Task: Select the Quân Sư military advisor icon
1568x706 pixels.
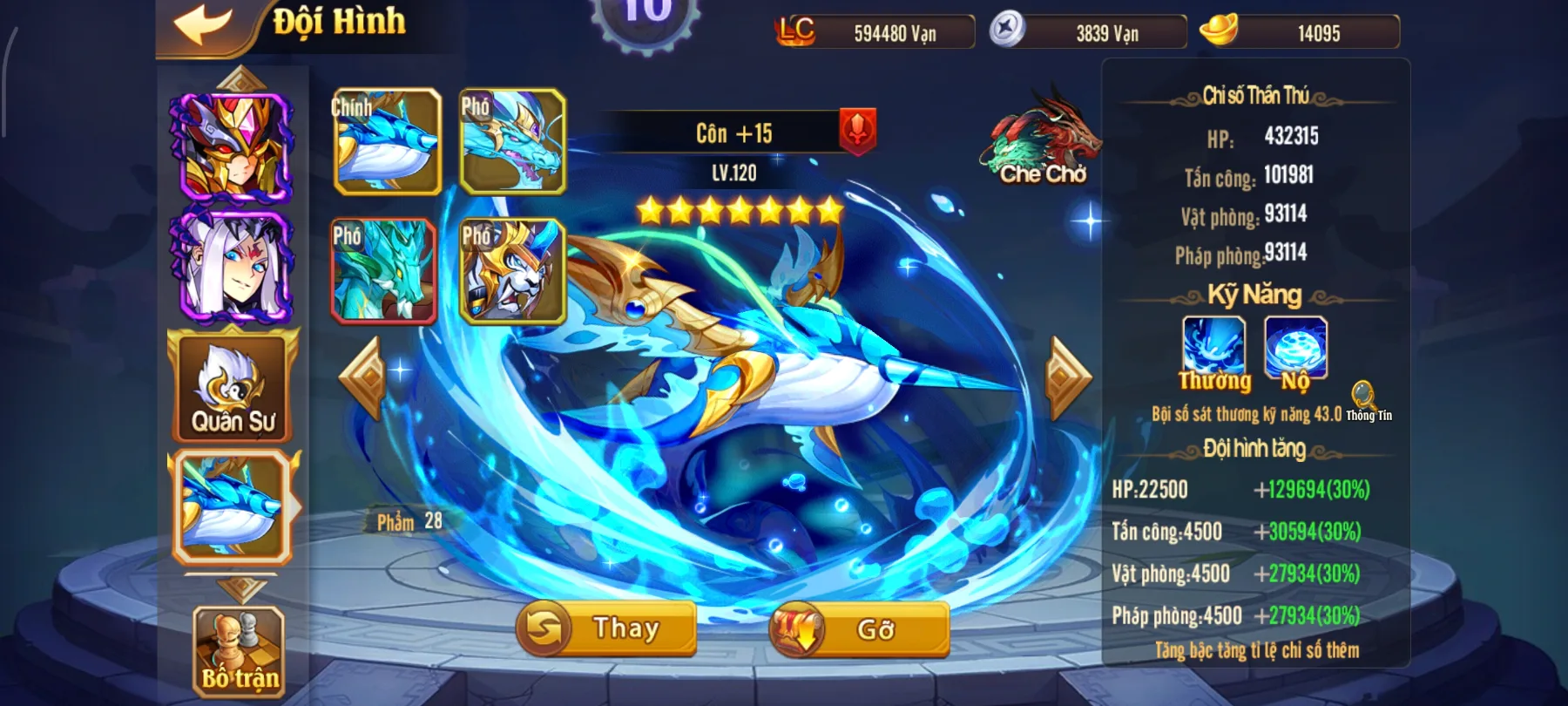Action: [229, 390]
